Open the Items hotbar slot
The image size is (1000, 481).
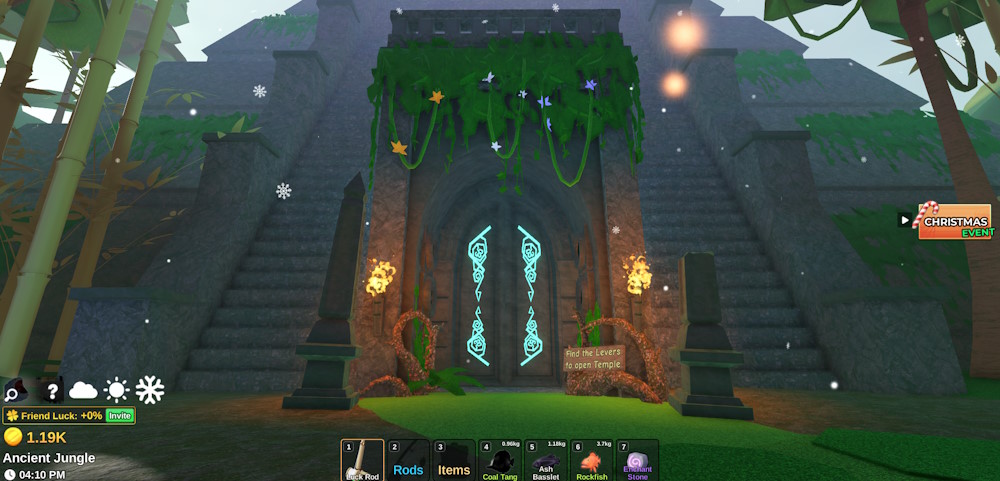coord(454,461)
